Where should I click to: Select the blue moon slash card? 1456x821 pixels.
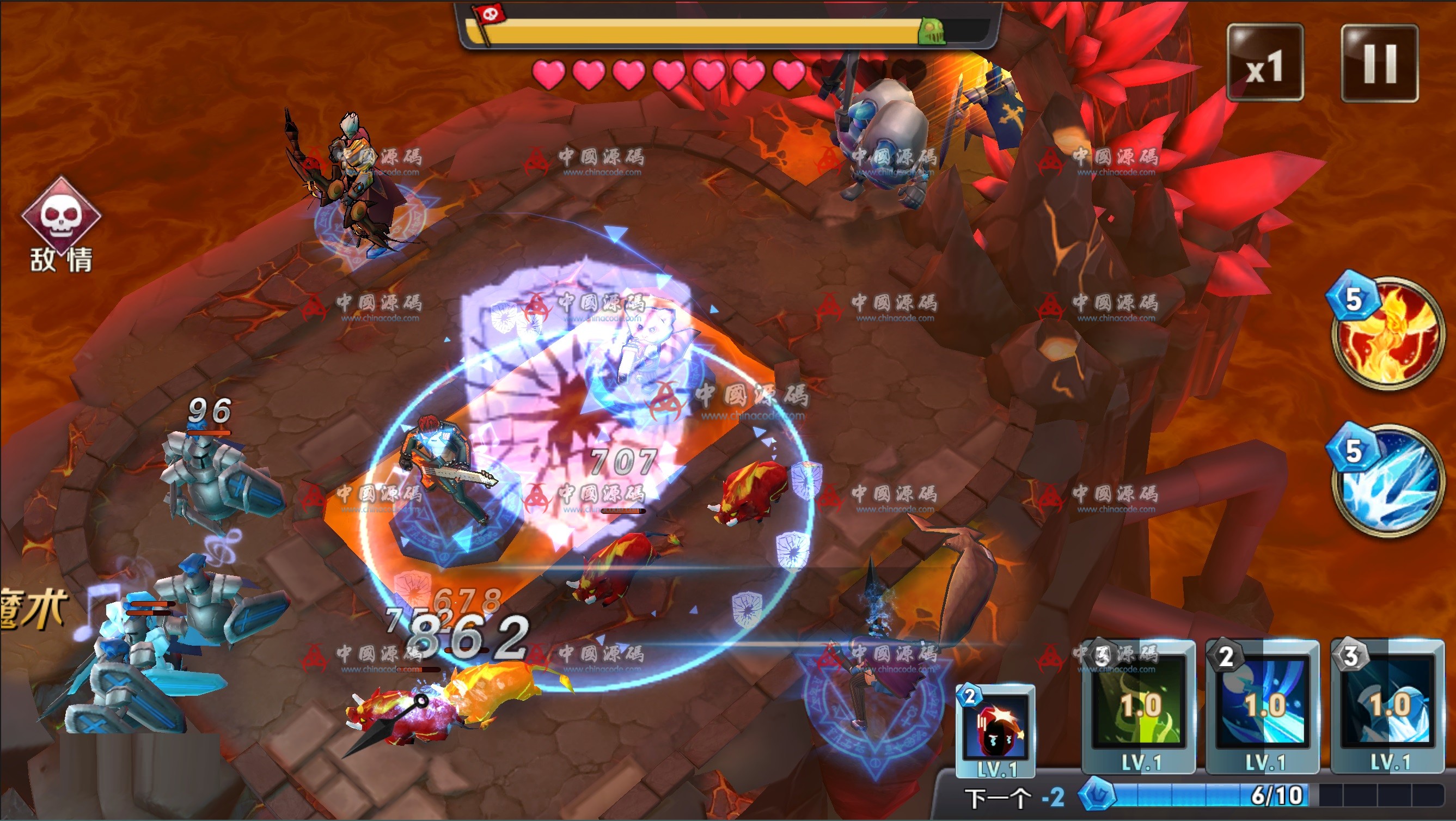point(1263,706)
